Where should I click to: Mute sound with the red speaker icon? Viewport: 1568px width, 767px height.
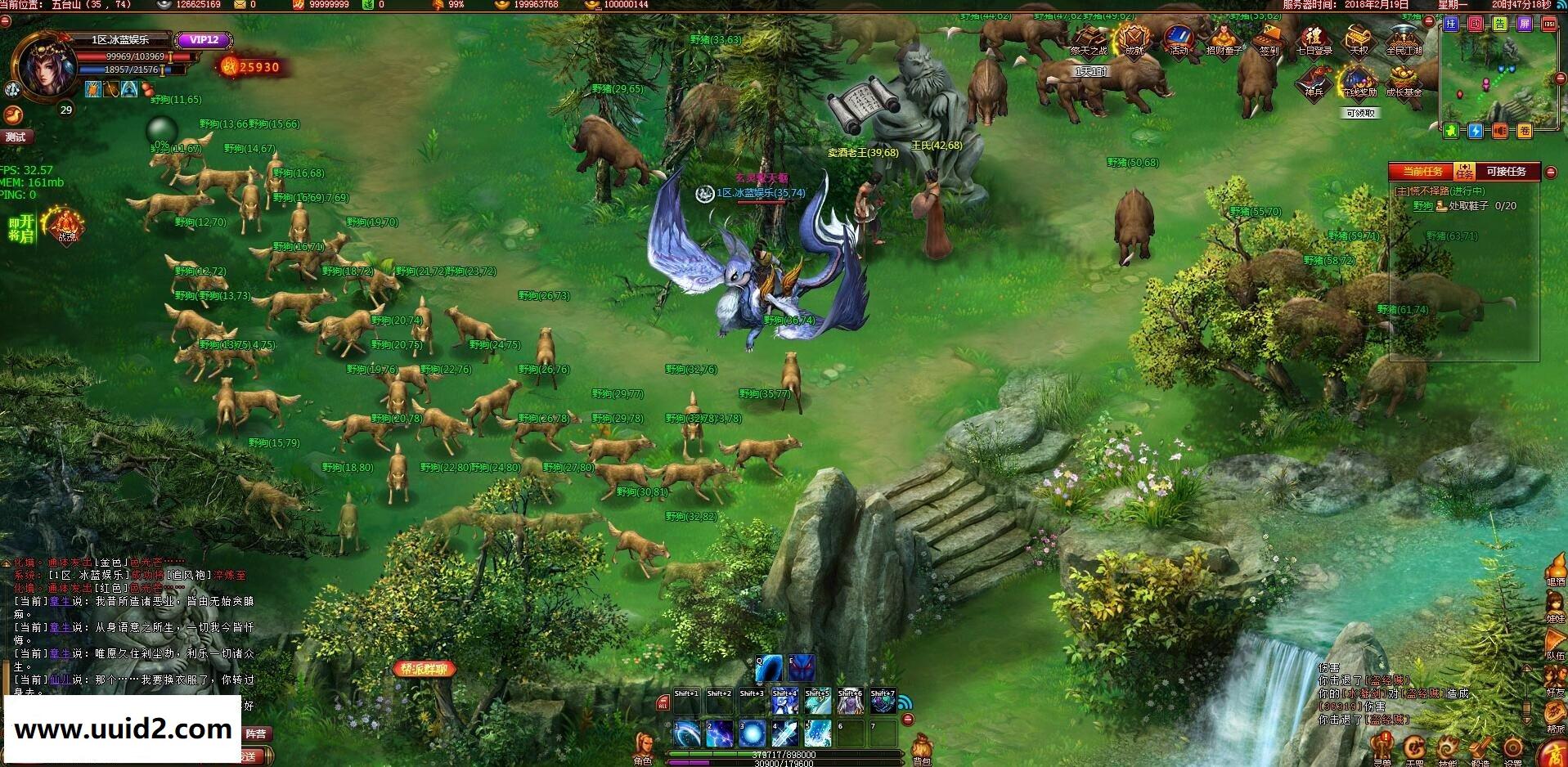coord(1498,130)
